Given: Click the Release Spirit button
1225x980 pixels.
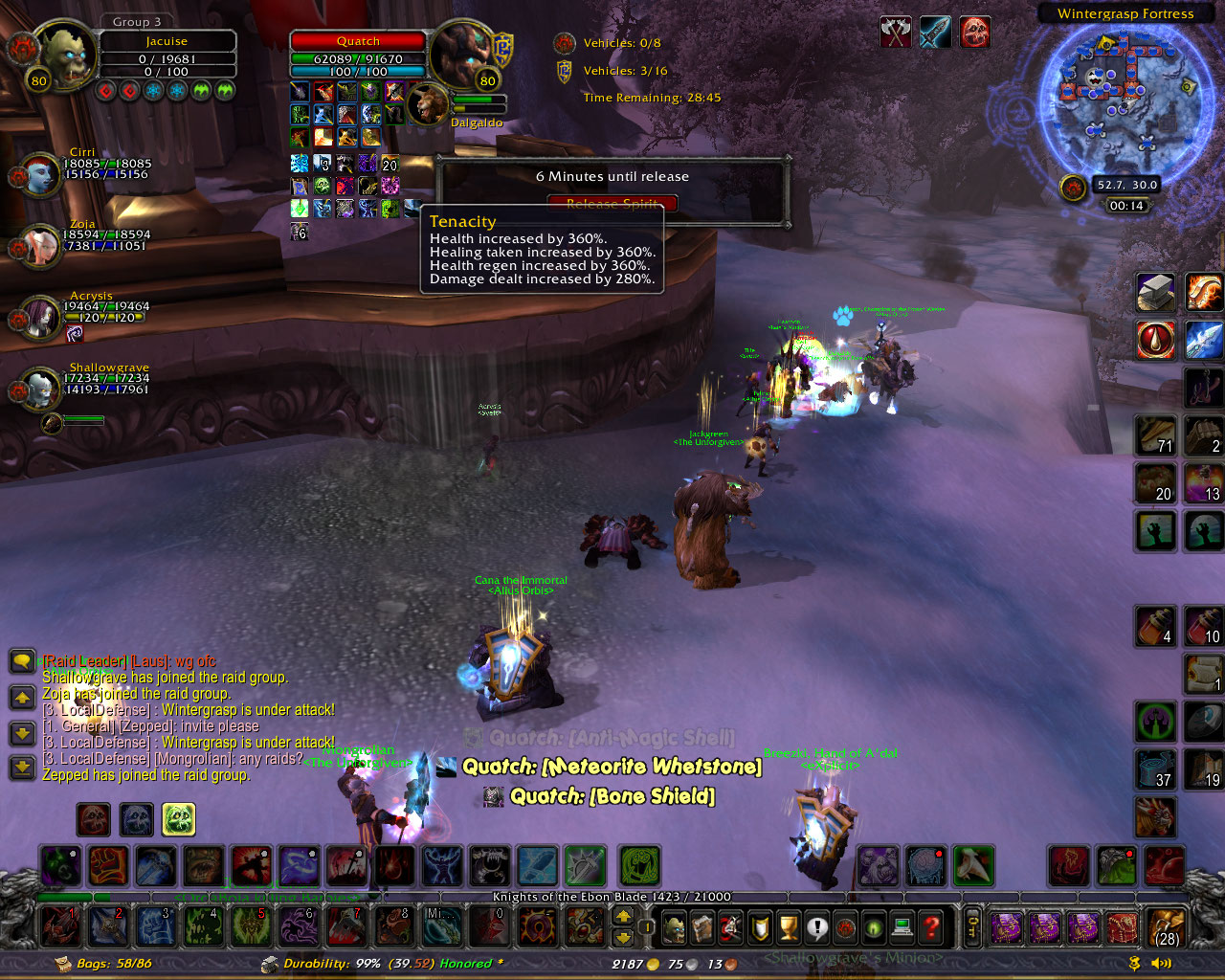Looking at the screenshot, I should point(612,203).
